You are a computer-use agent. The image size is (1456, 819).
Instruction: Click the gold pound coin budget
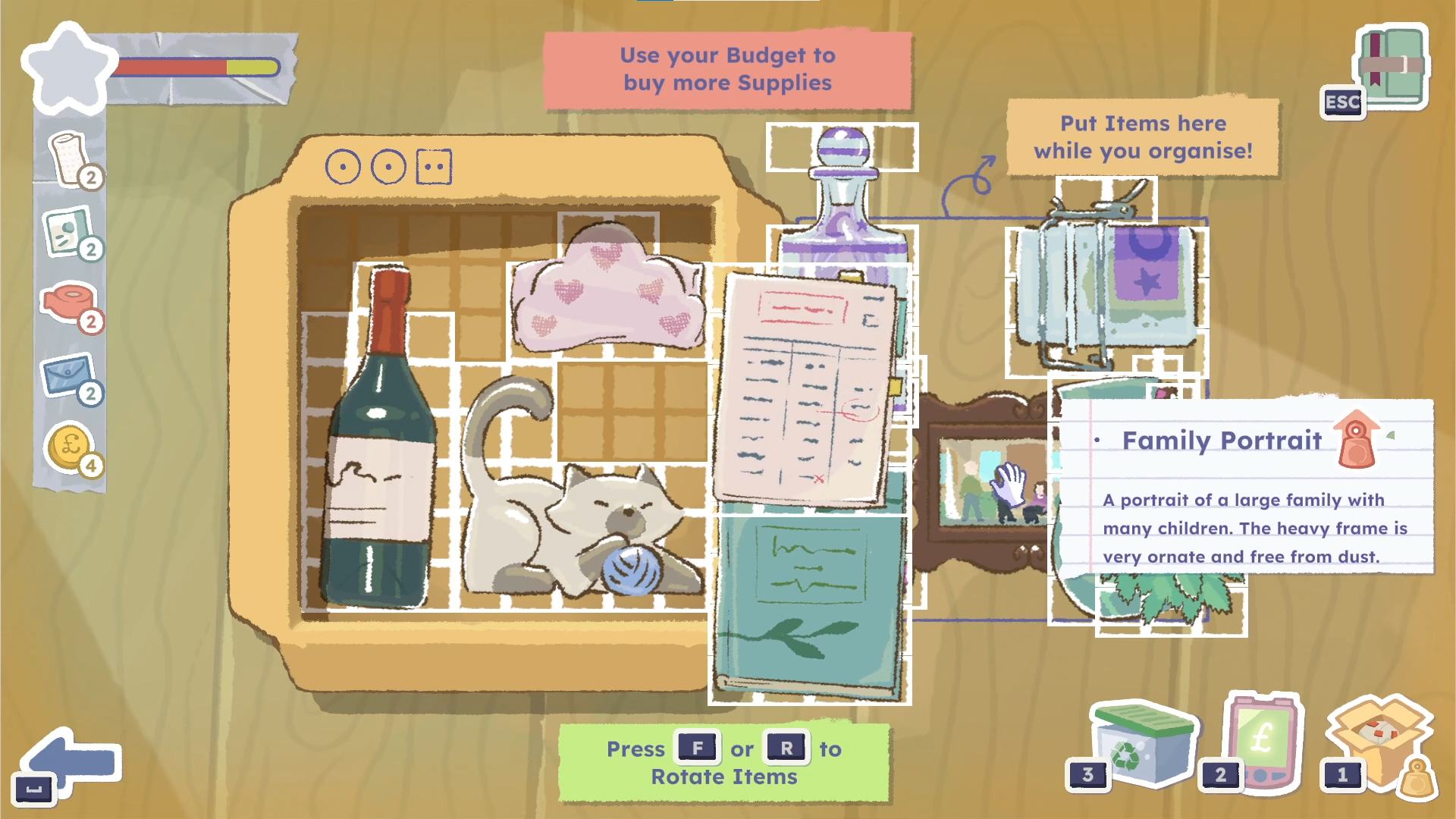point(70,447)
